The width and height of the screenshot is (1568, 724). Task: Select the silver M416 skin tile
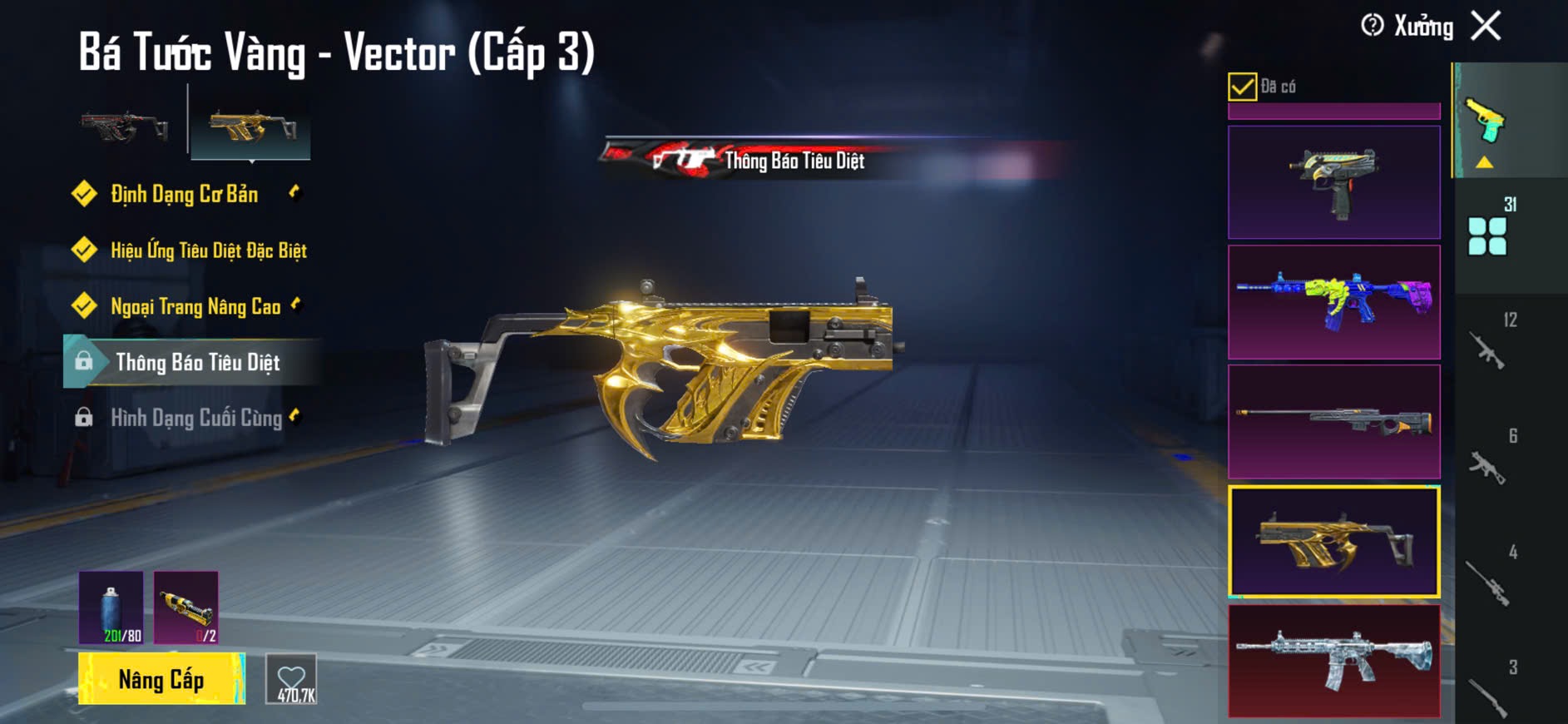1333,661
